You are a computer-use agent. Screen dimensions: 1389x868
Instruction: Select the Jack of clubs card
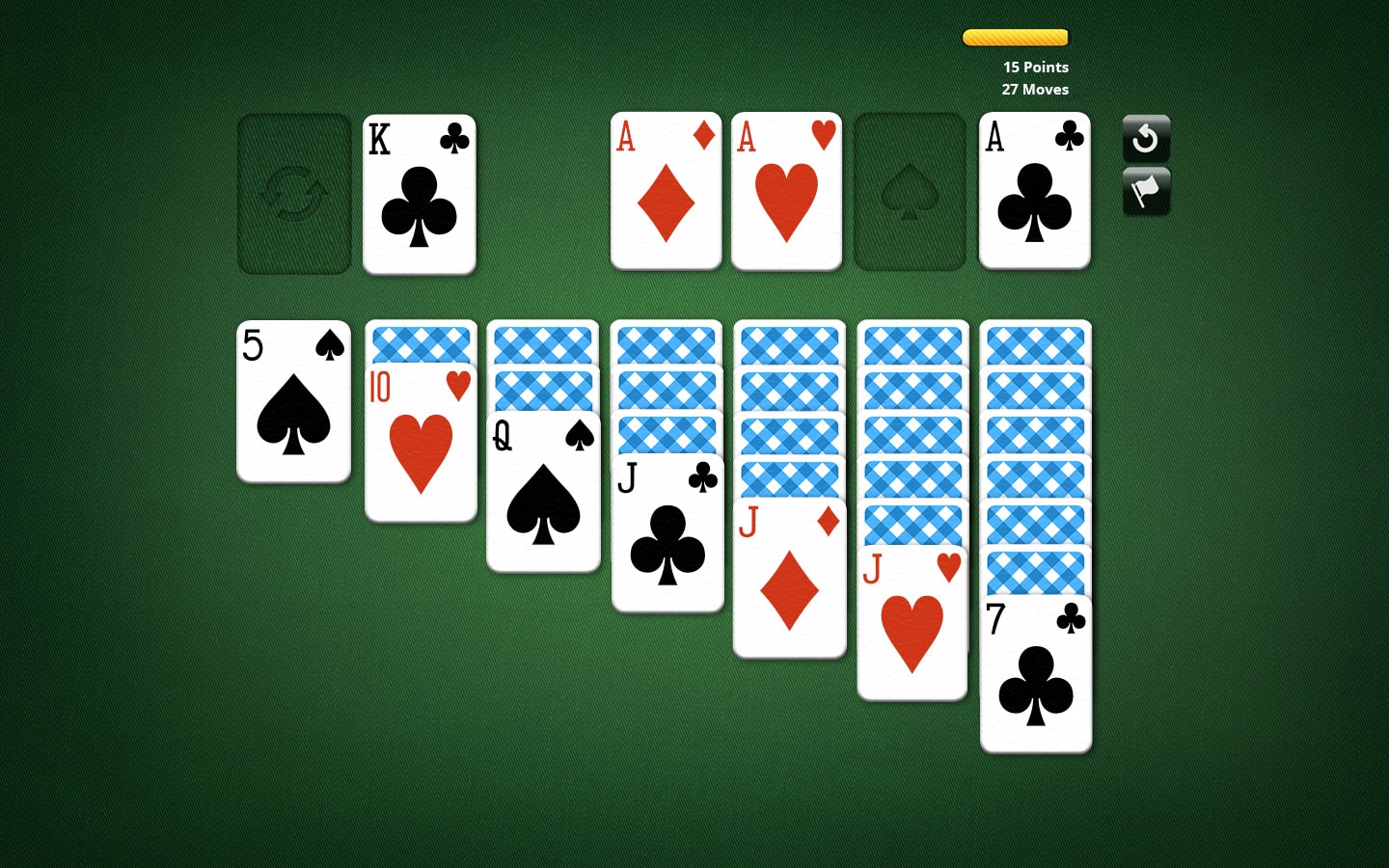point(667,530)
